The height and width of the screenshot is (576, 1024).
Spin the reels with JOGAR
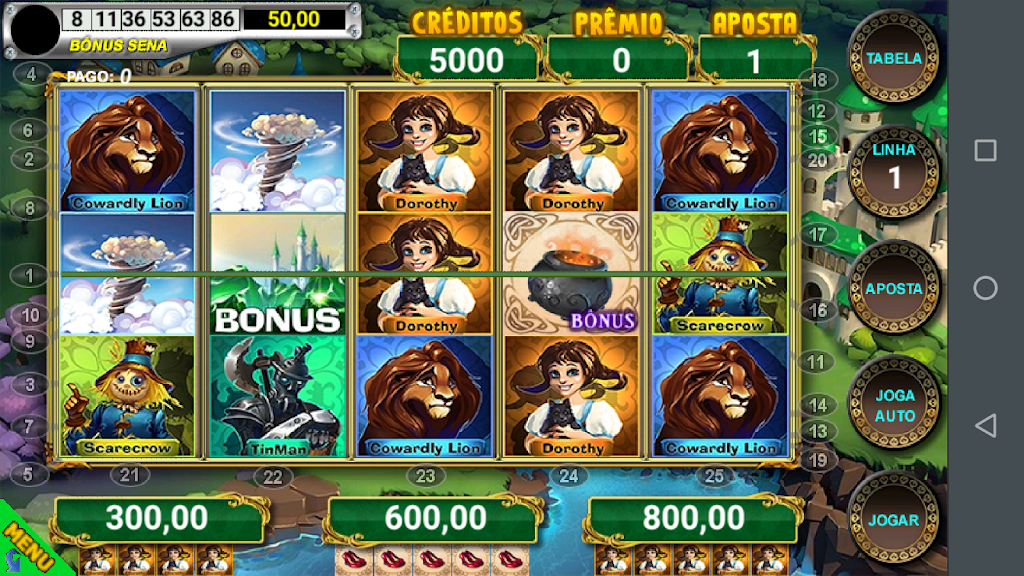(x=893, y=519)
